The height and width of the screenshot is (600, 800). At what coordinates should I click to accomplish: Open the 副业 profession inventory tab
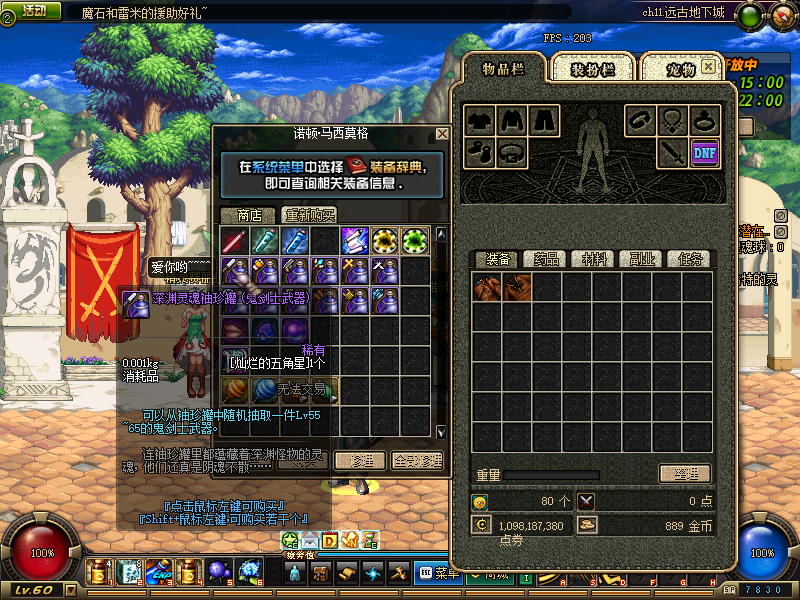[641, 259]
